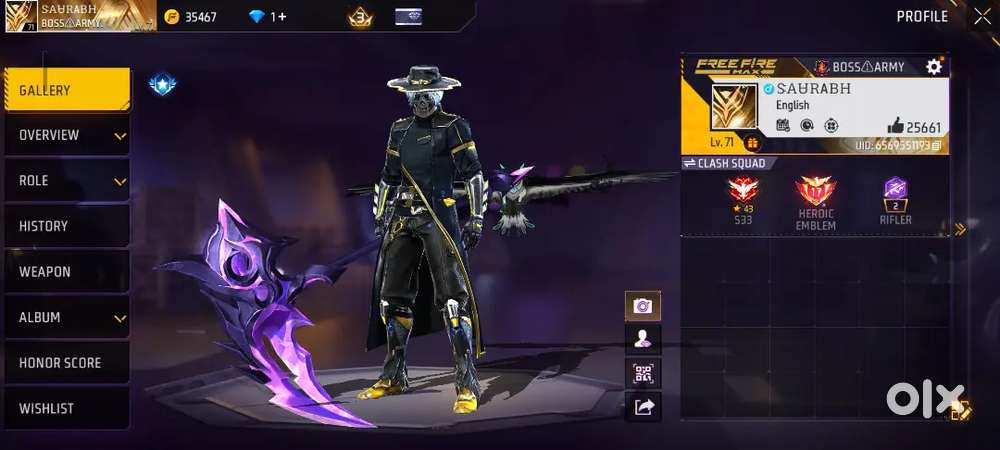Viewport: 1000px width, 450px height.
Task: Select the Heroic Emblem badge
Action: coord(815,202)
